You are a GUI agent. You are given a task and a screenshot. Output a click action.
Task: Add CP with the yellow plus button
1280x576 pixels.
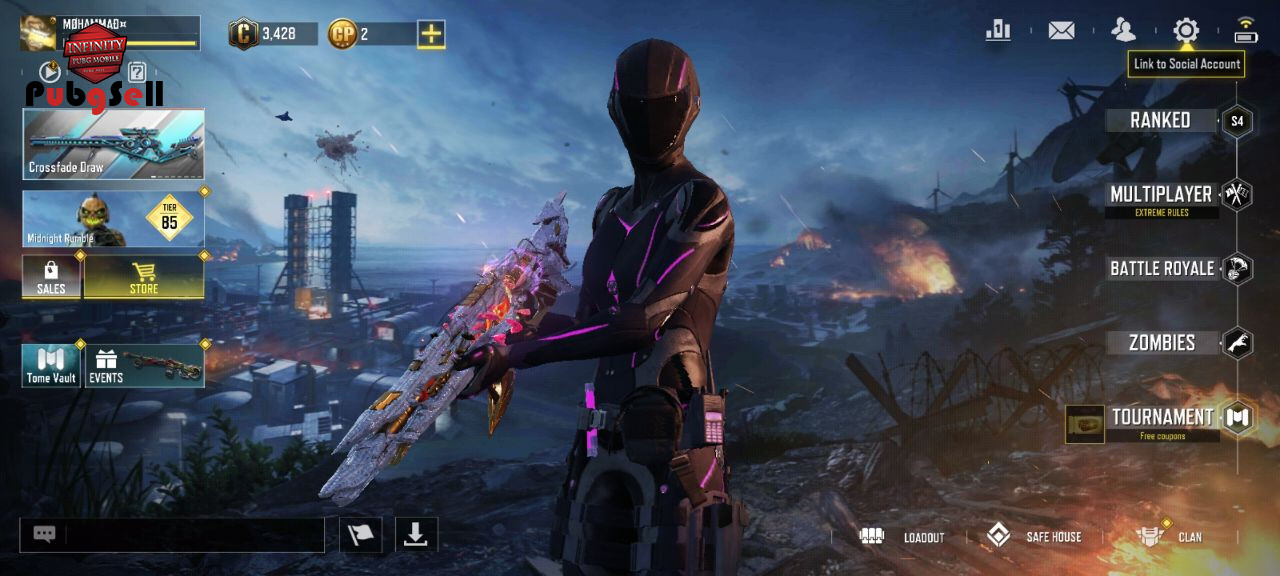click(x=431, y=35)
